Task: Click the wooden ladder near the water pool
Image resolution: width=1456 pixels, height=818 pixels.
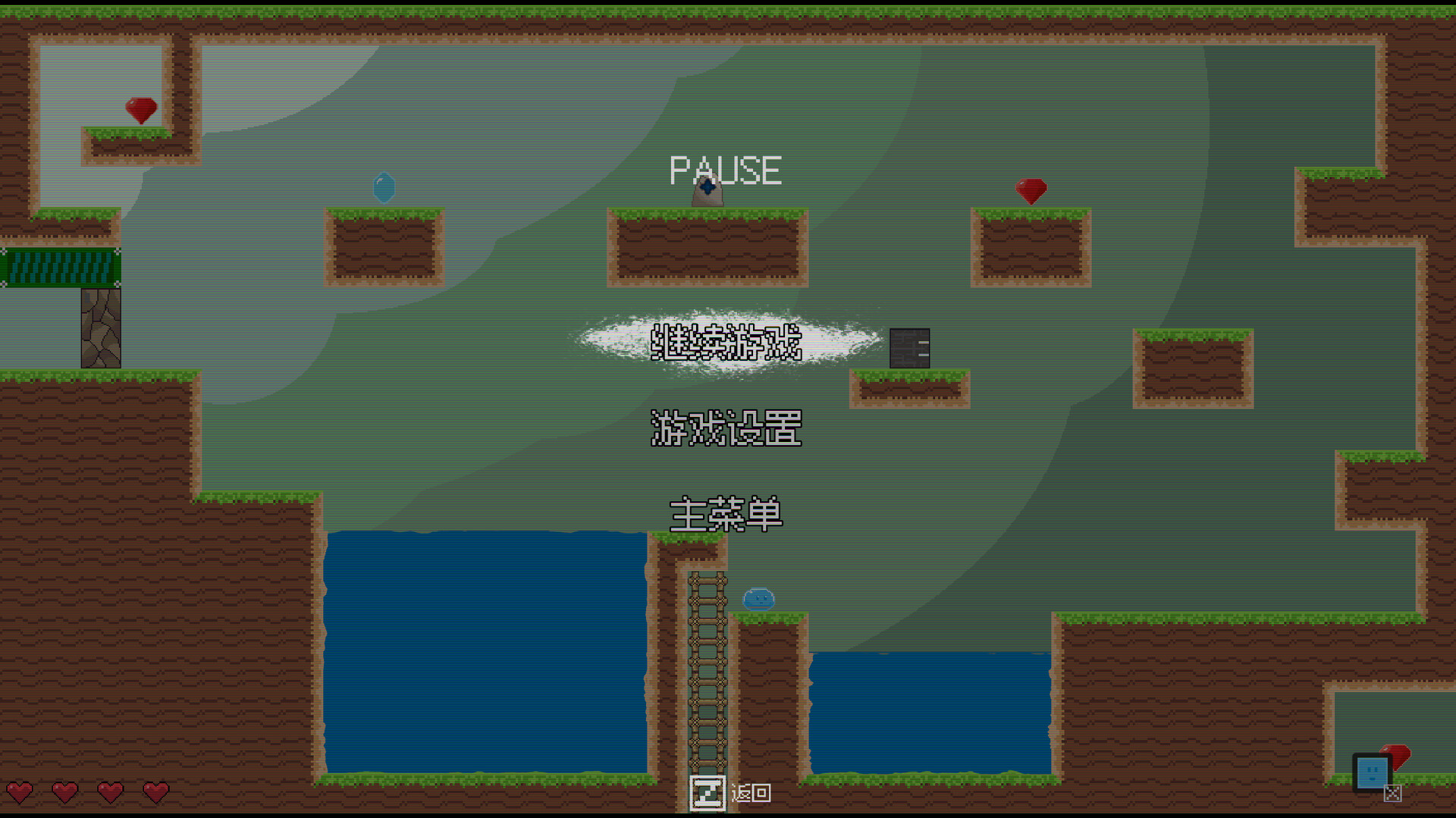Action: [x=707, y=667]
